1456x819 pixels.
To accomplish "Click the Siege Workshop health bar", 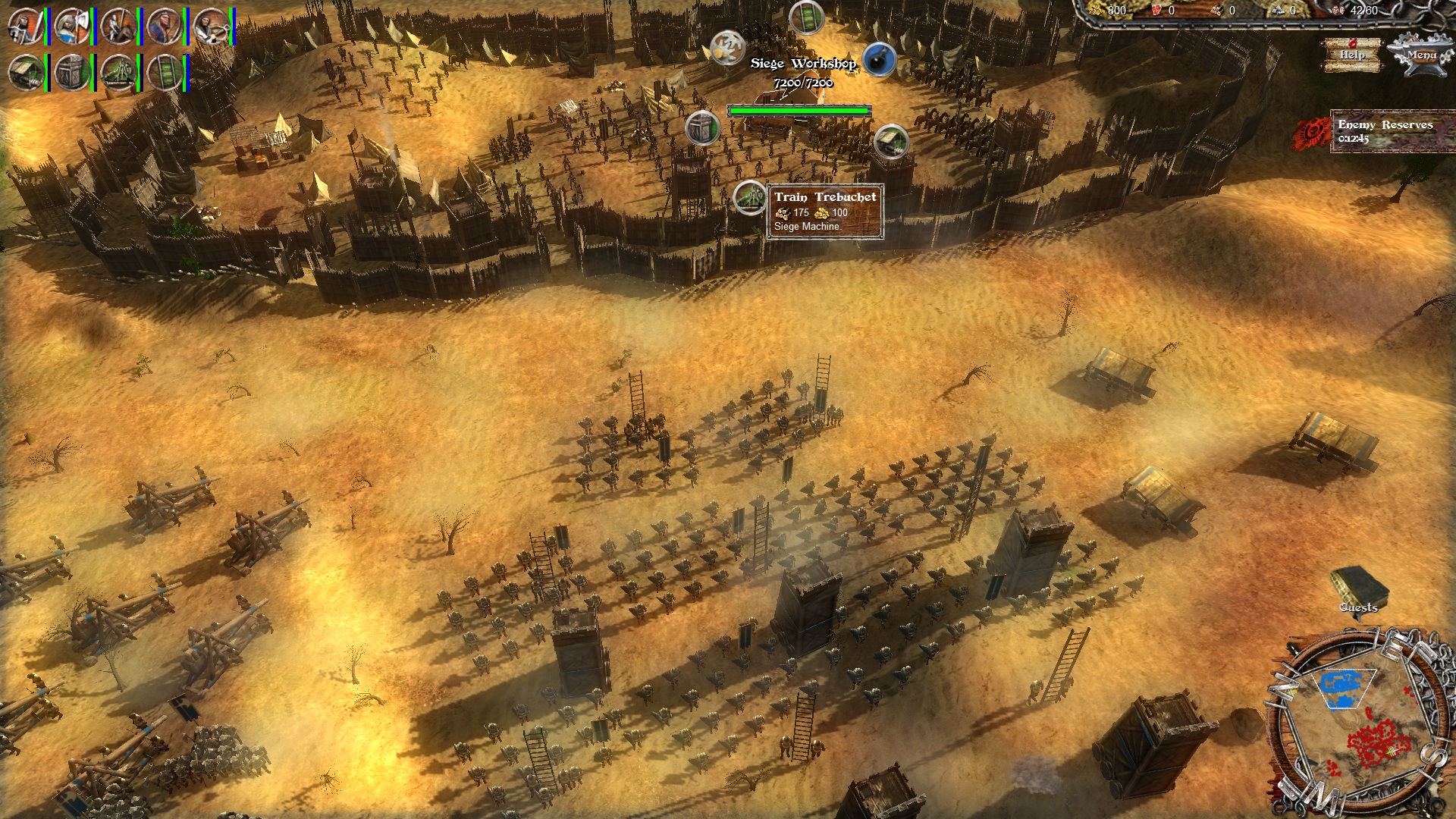I will point(799,110).
